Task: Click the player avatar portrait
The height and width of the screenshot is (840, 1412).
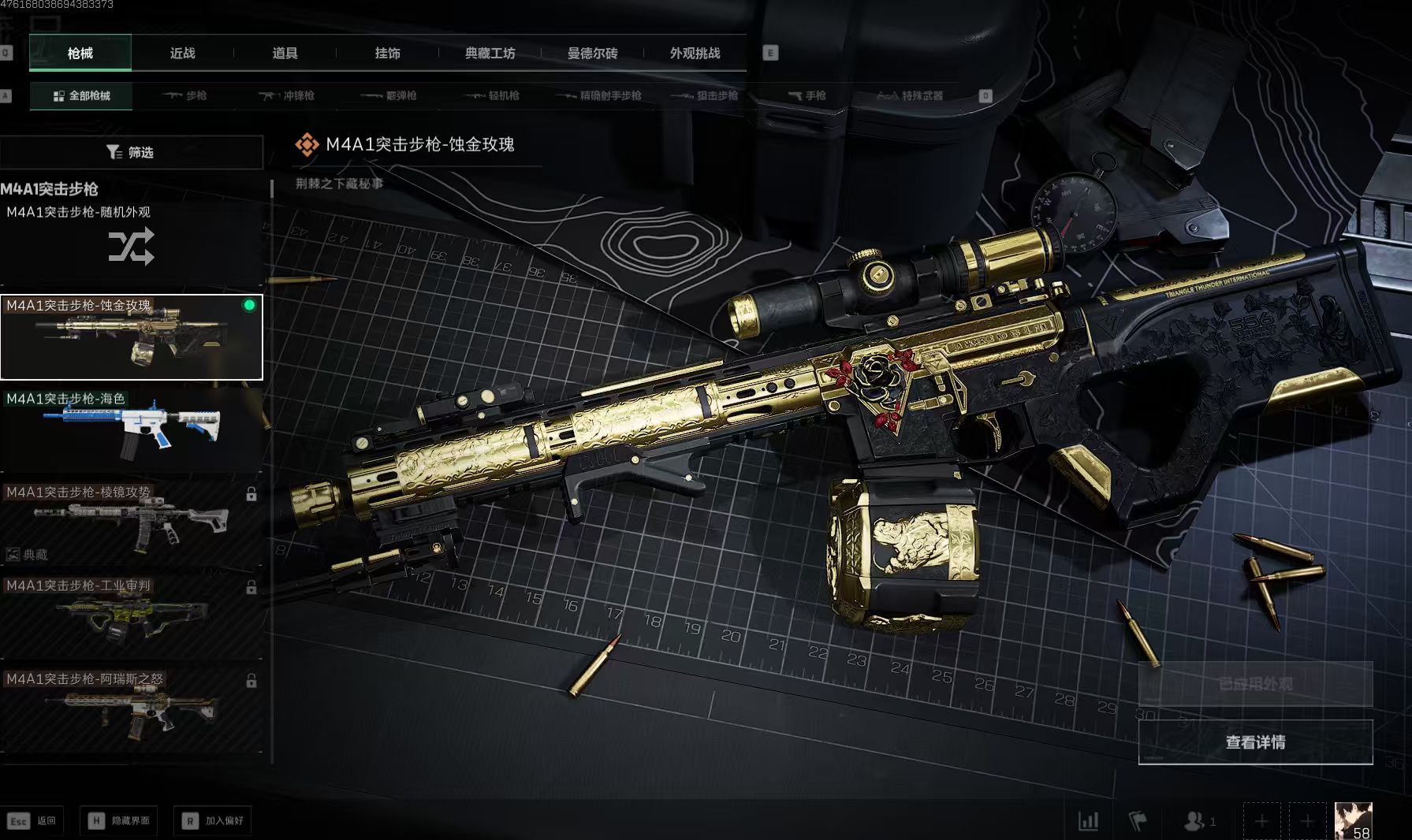Action: pyautogui.click(x=1353, y=820)
